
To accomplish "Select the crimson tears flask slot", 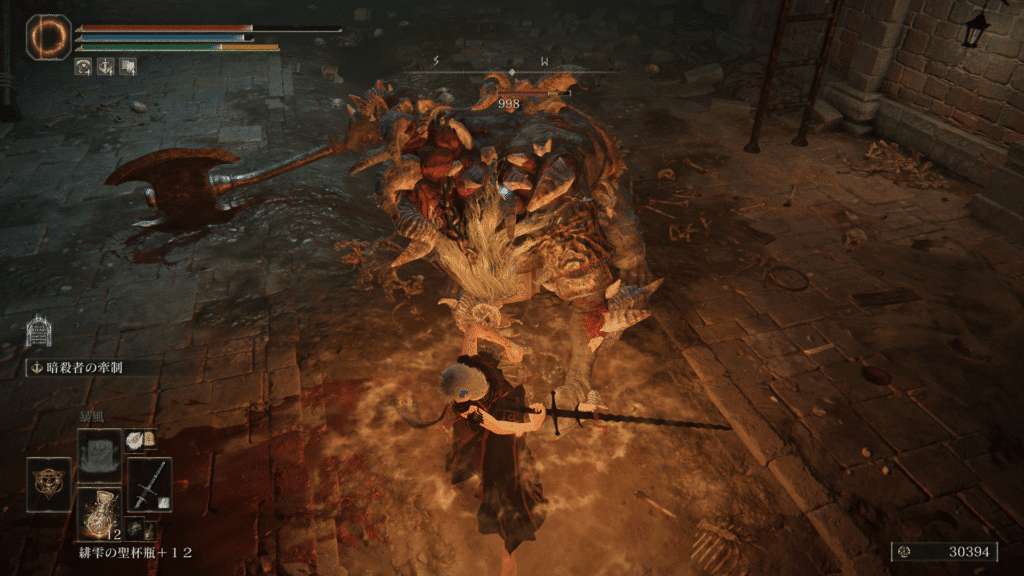I will tap(100, 513).
